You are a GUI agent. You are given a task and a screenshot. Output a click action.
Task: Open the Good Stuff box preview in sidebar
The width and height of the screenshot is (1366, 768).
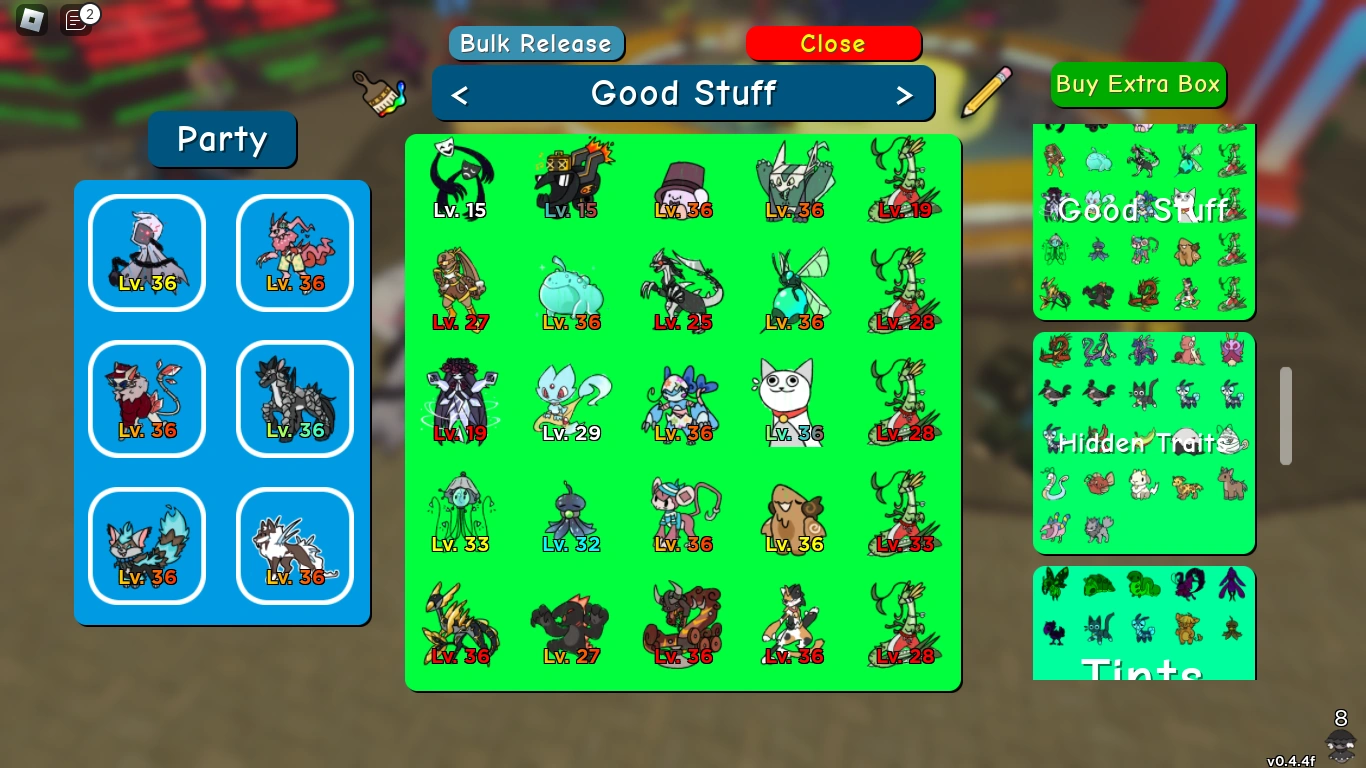(x=1143, y=212)
